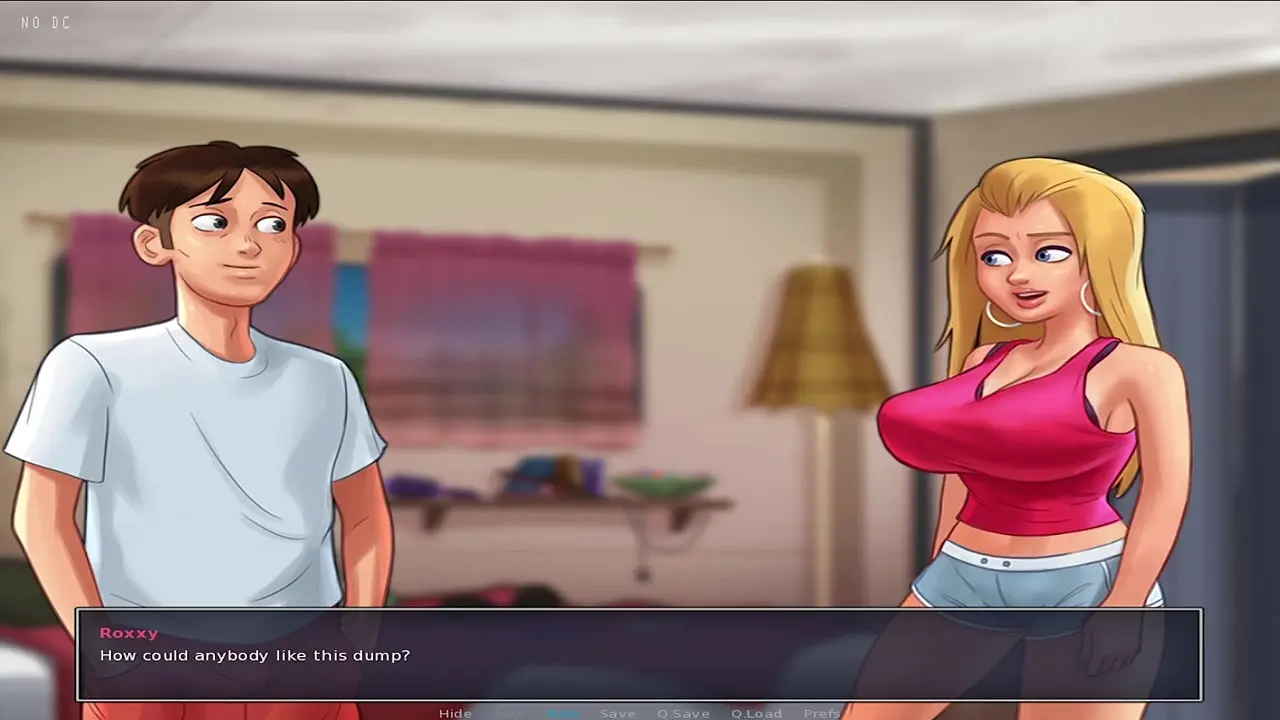1280x720 pixels.
Task: Open the Prefs menu
Action: point(822,713)
